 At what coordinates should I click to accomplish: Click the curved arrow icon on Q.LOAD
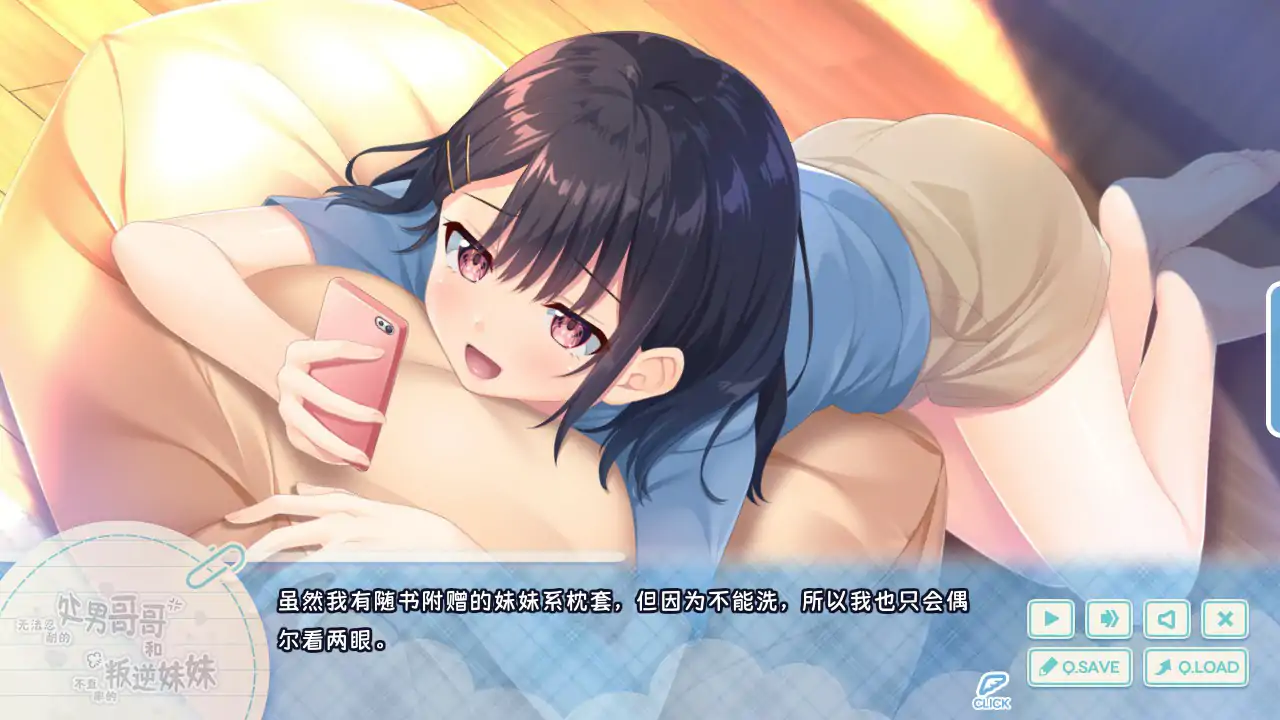tap(1164, 666)
